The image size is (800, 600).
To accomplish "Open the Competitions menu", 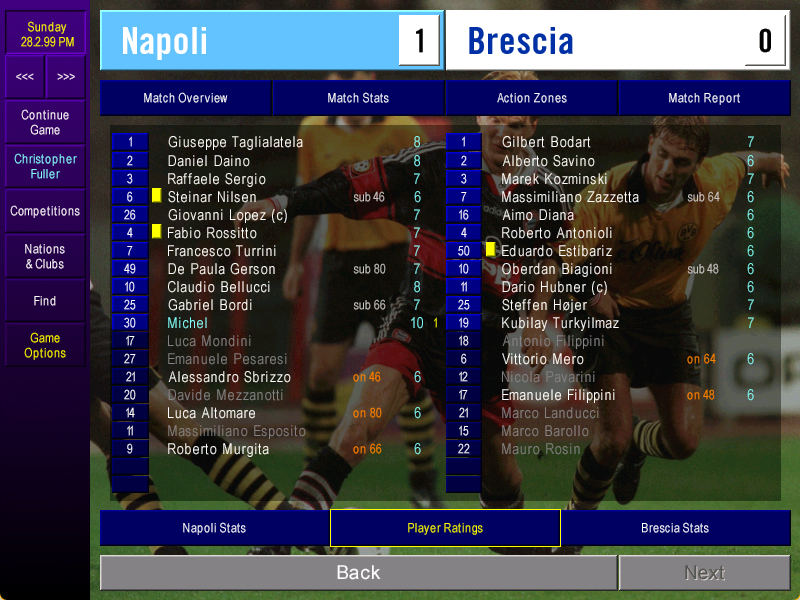I will click(x=45, y=211).
